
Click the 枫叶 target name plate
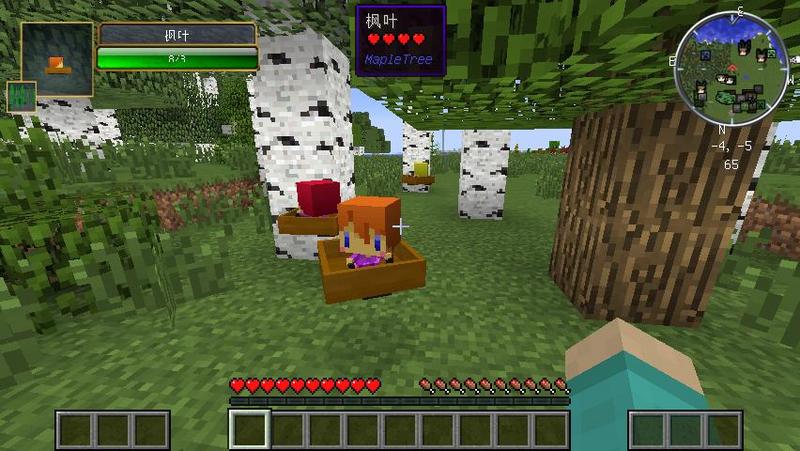click(x=177, y=35)
